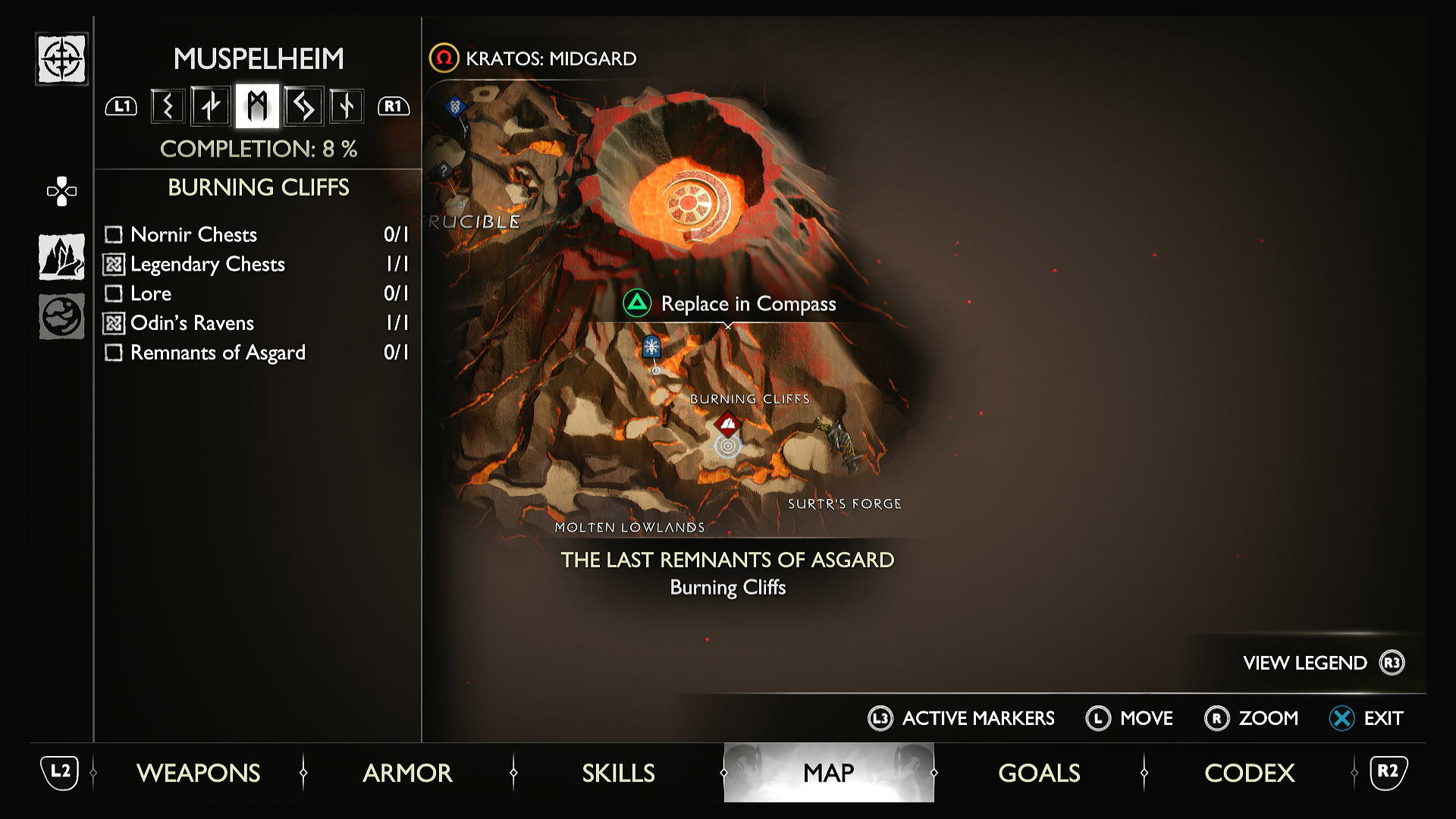1456x819 pixels.
Task: Choose the Legendary Chests entry
Action: point(256,264)
